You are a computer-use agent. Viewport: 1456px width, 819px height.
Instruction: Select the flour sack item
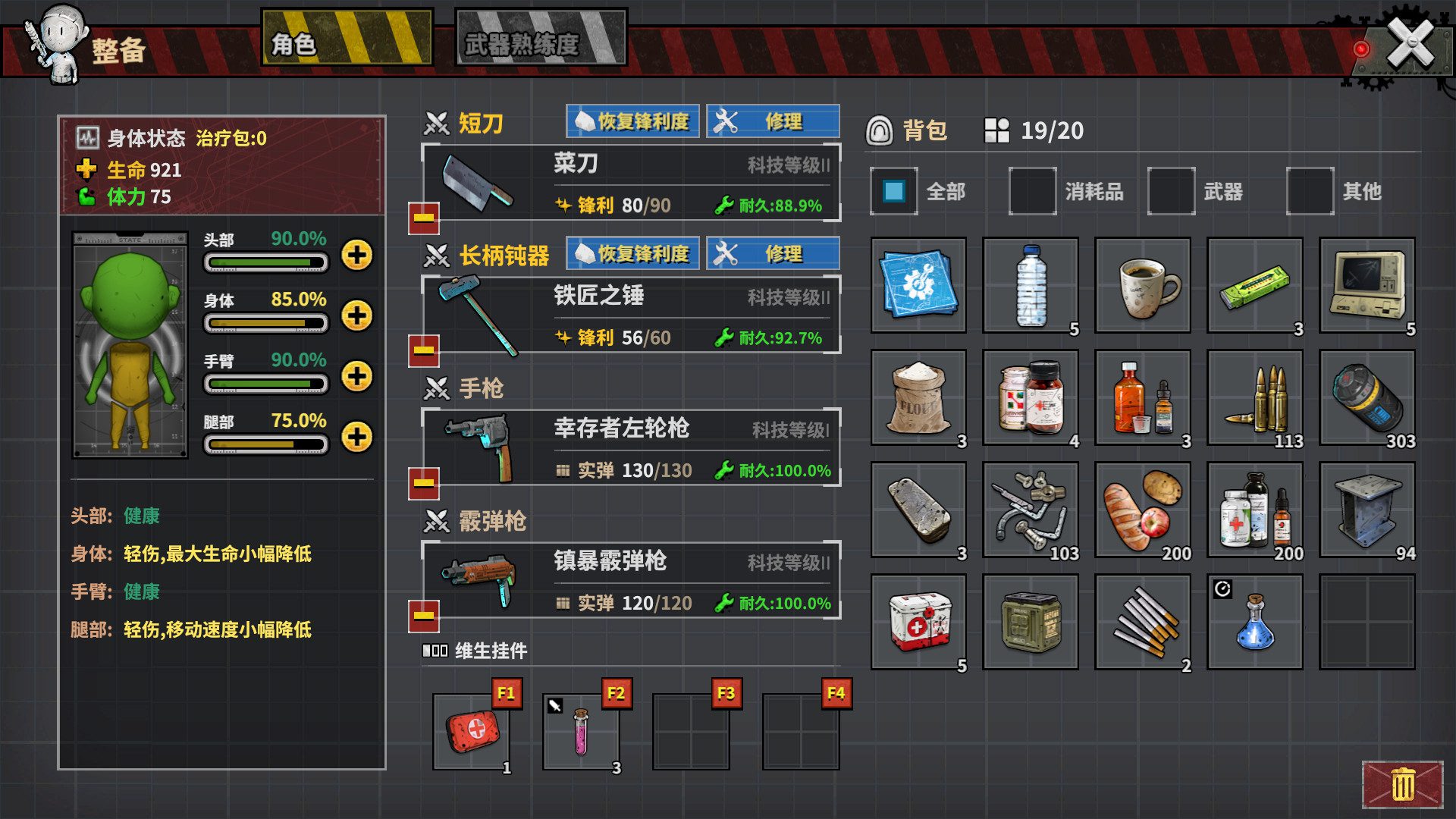click(918, 398)
